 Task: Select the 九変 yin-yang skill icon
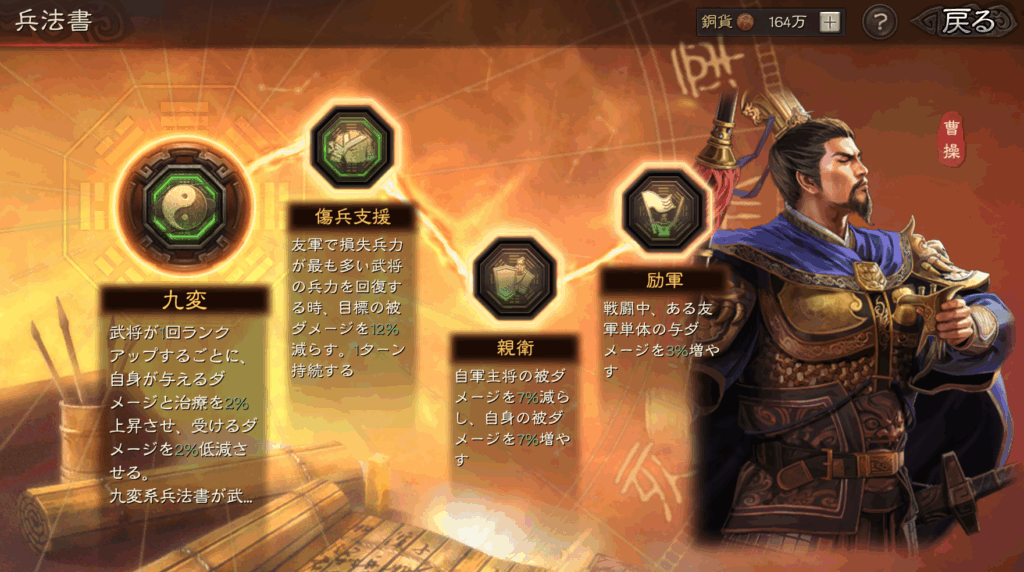pyautogui.click(x=184, y=208)
